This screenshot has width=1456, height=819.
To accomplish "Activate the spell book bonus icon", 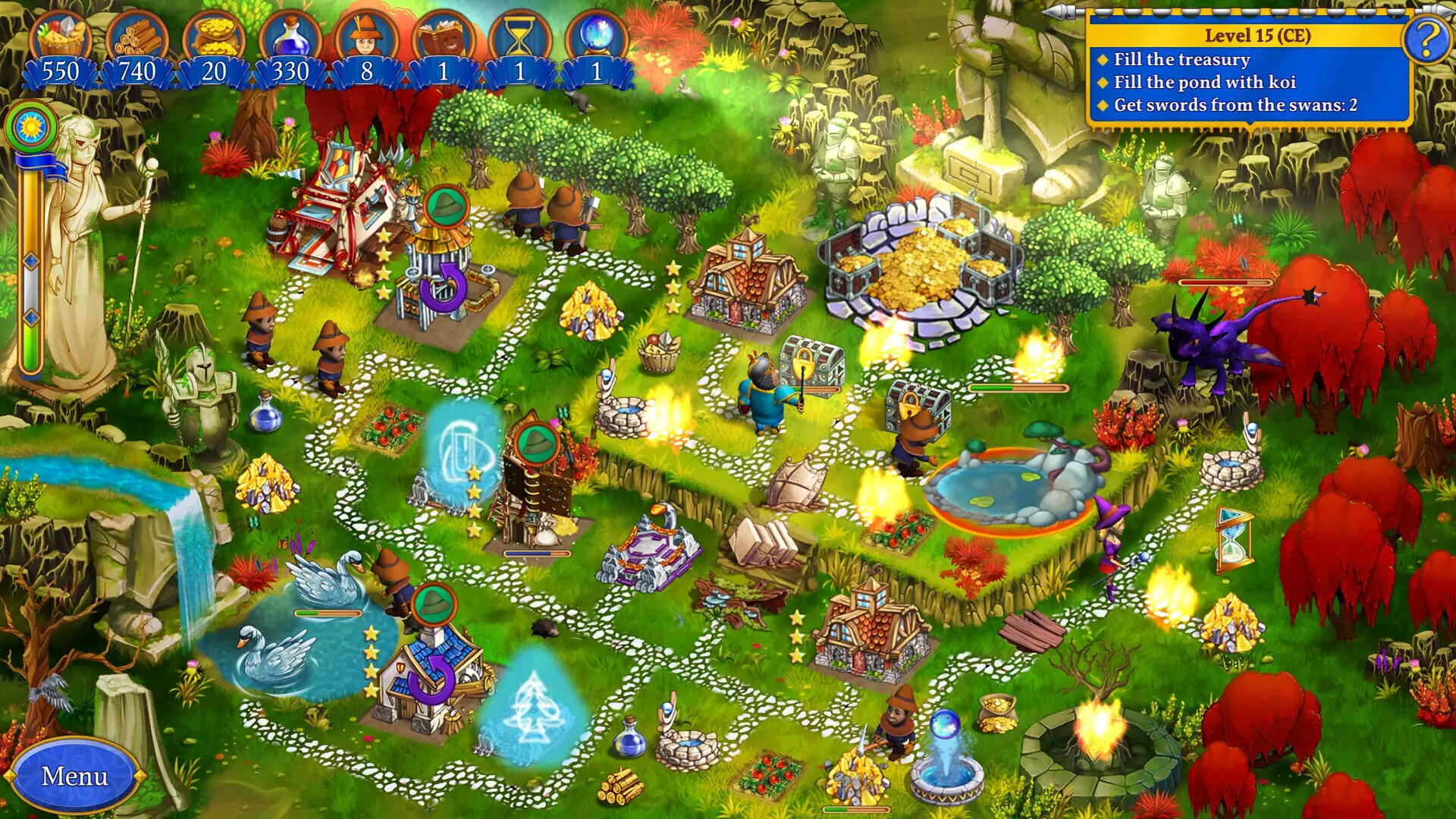I will (x=444, y=34).
